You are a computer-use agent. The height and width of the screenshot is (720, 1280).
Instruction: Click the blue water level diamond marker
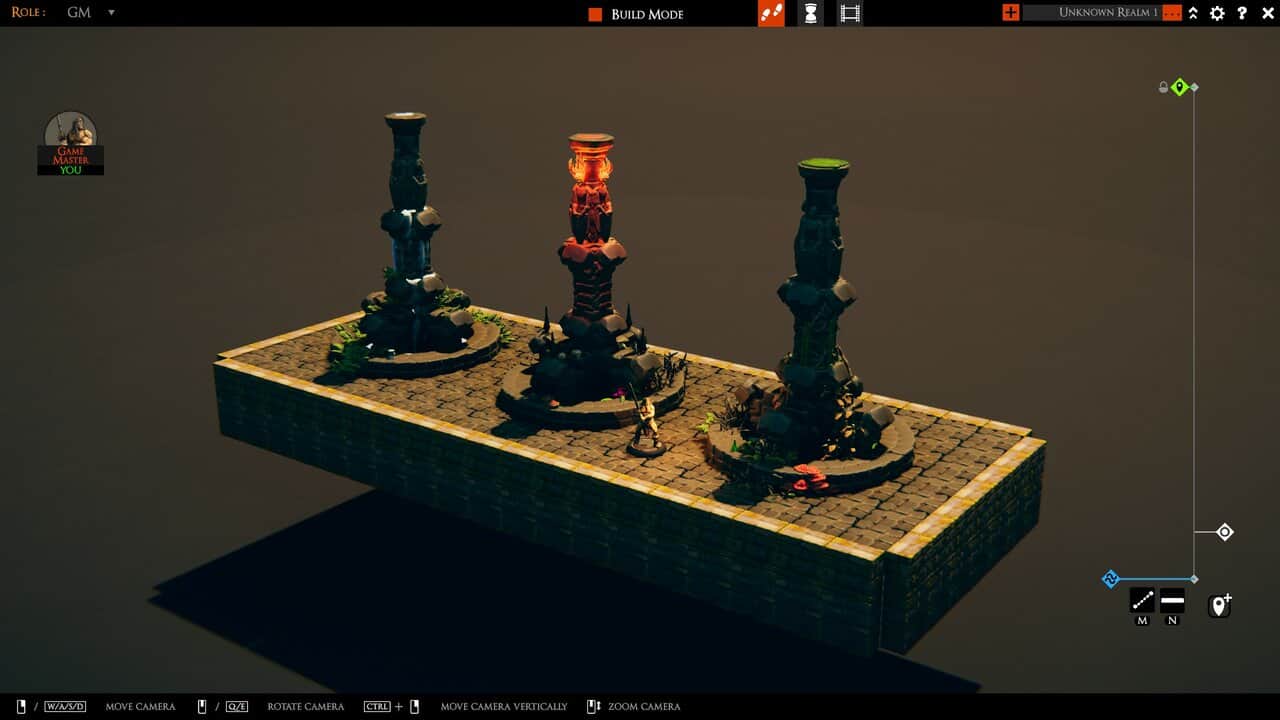coord(1110,579)
